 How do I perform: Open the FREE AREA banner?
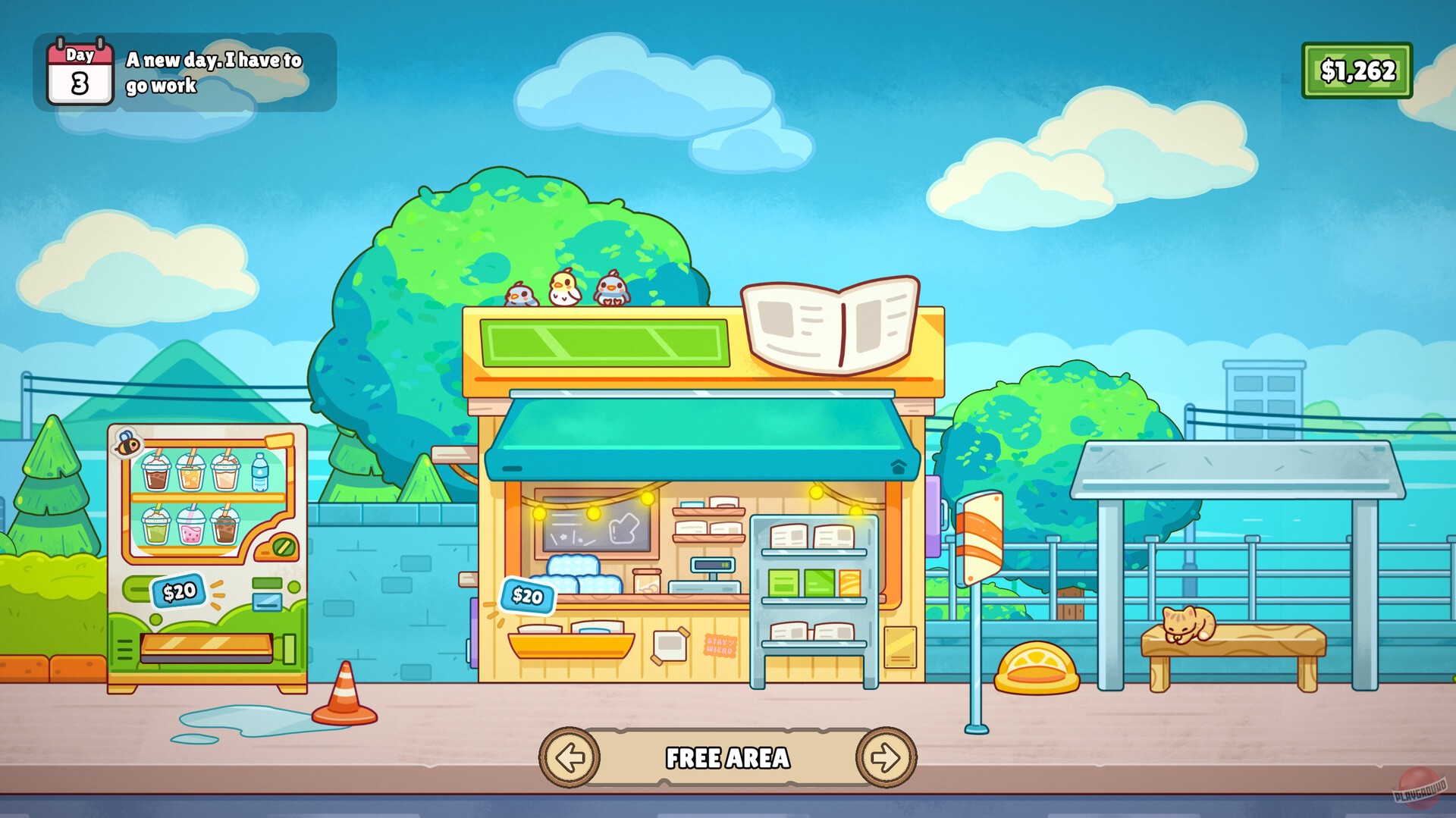(x=728, y=757)
